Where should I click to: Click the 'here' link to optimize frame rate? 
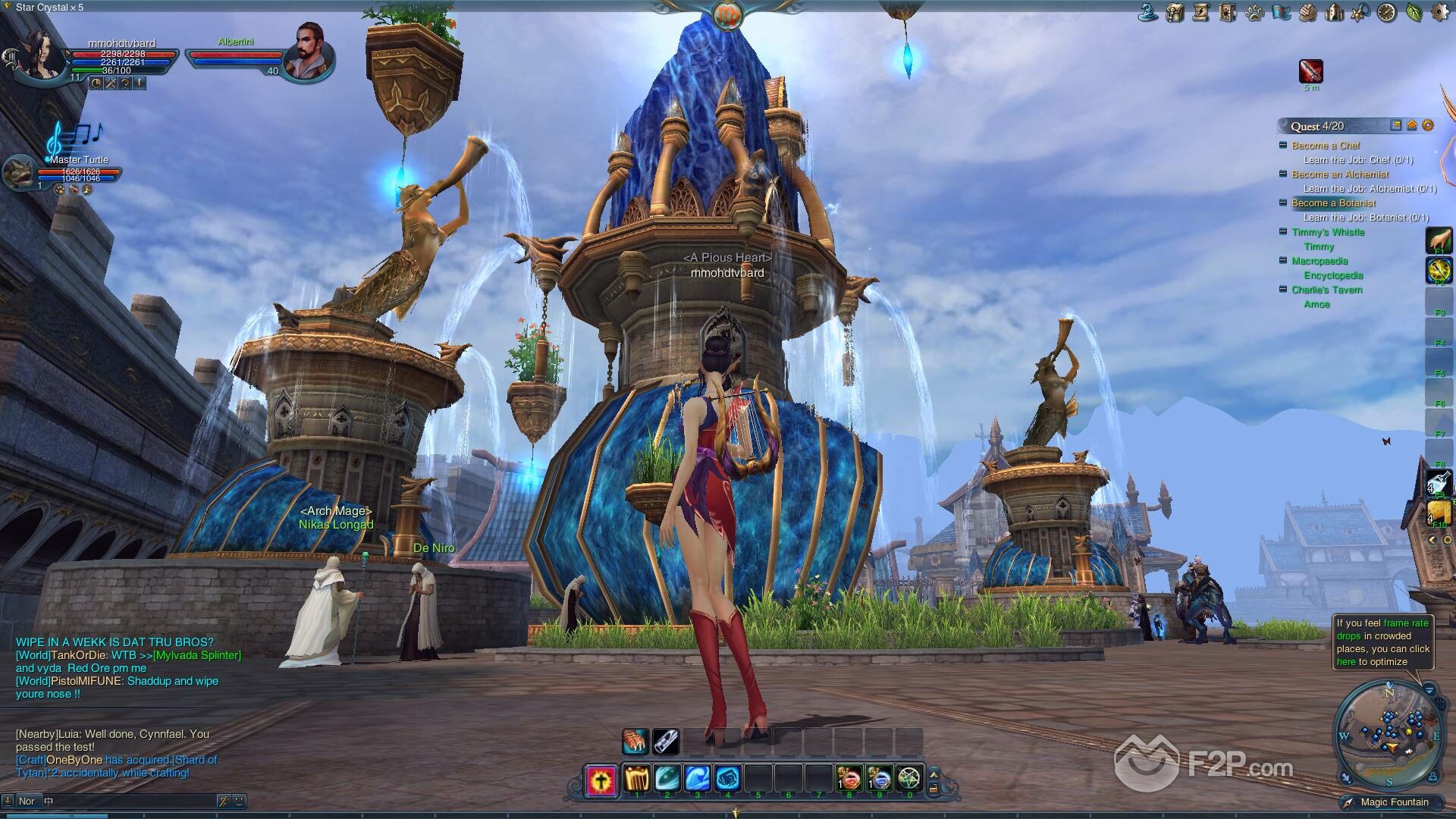(1346, 662)
